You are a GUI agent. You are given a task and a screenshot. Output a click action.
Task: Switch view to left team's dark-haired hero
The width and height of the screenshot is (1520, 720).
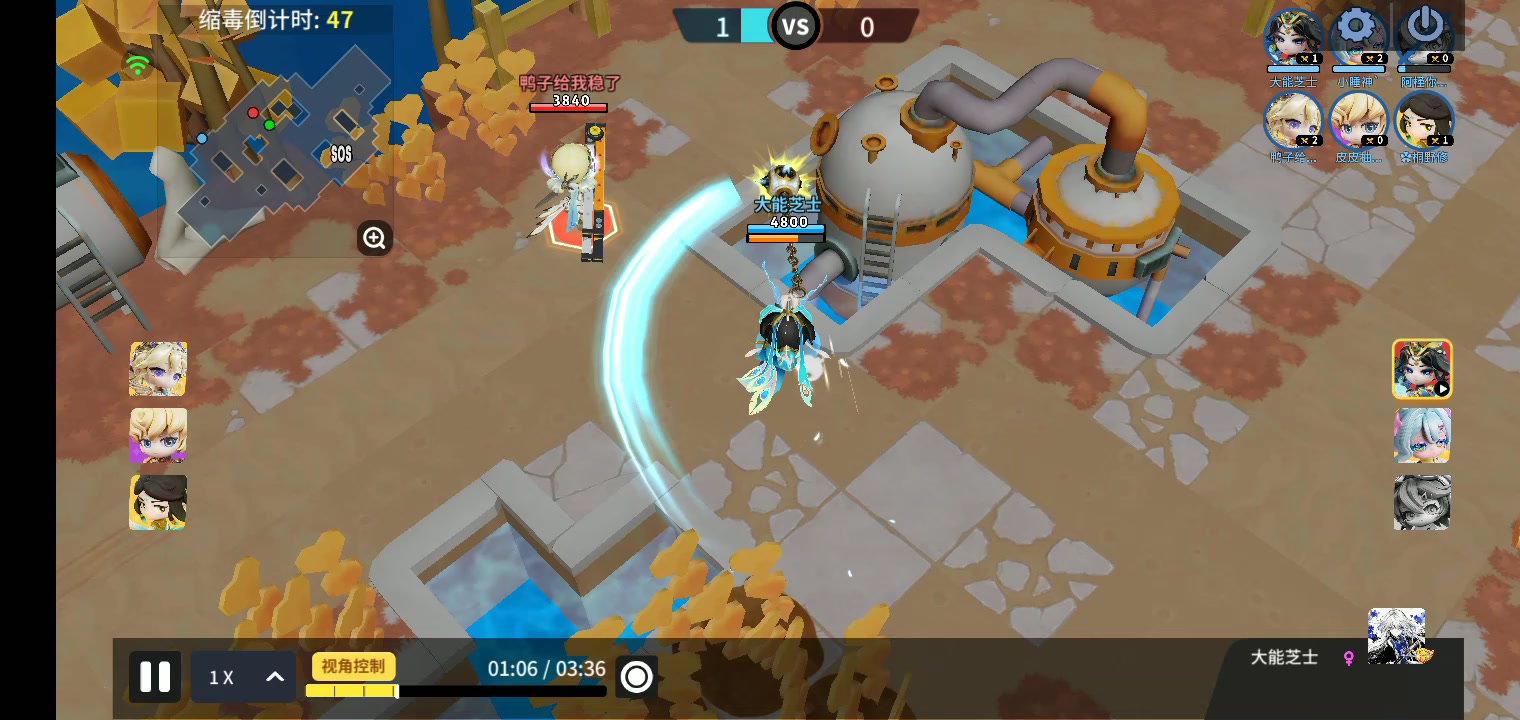[158, 502]
